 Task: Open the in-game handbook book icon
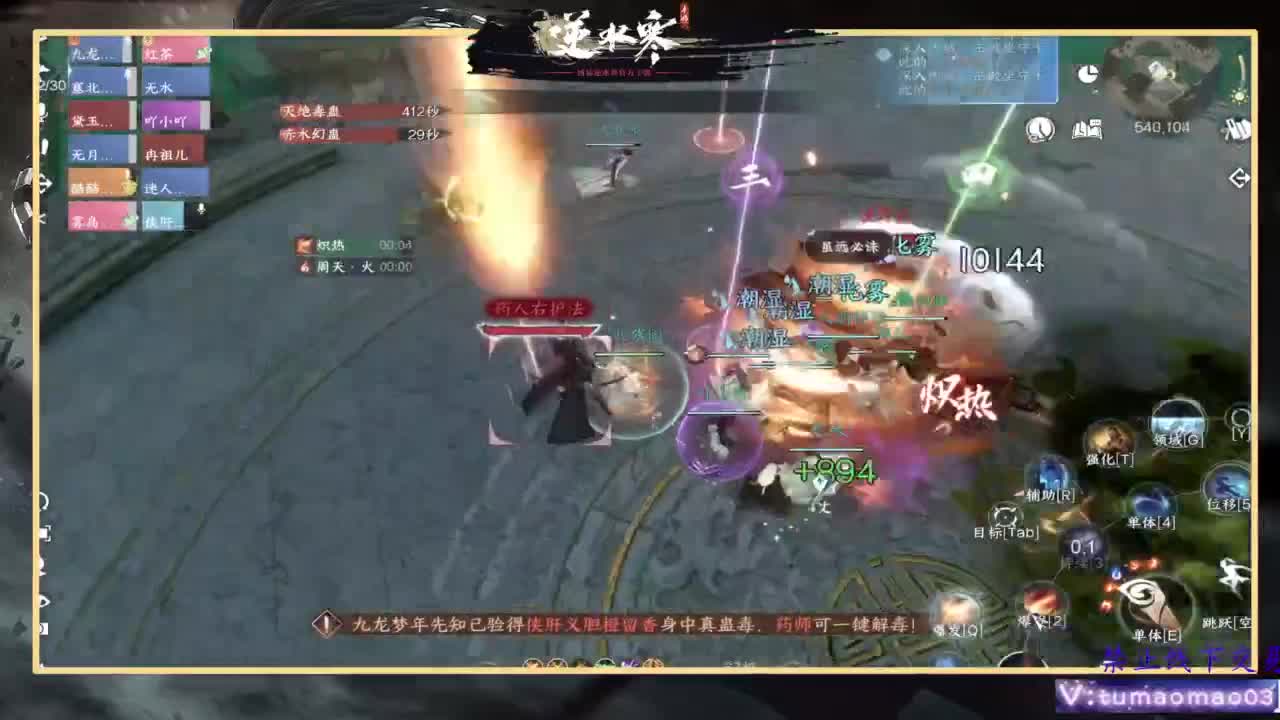pyautogui.click(x=1087, y=128)
